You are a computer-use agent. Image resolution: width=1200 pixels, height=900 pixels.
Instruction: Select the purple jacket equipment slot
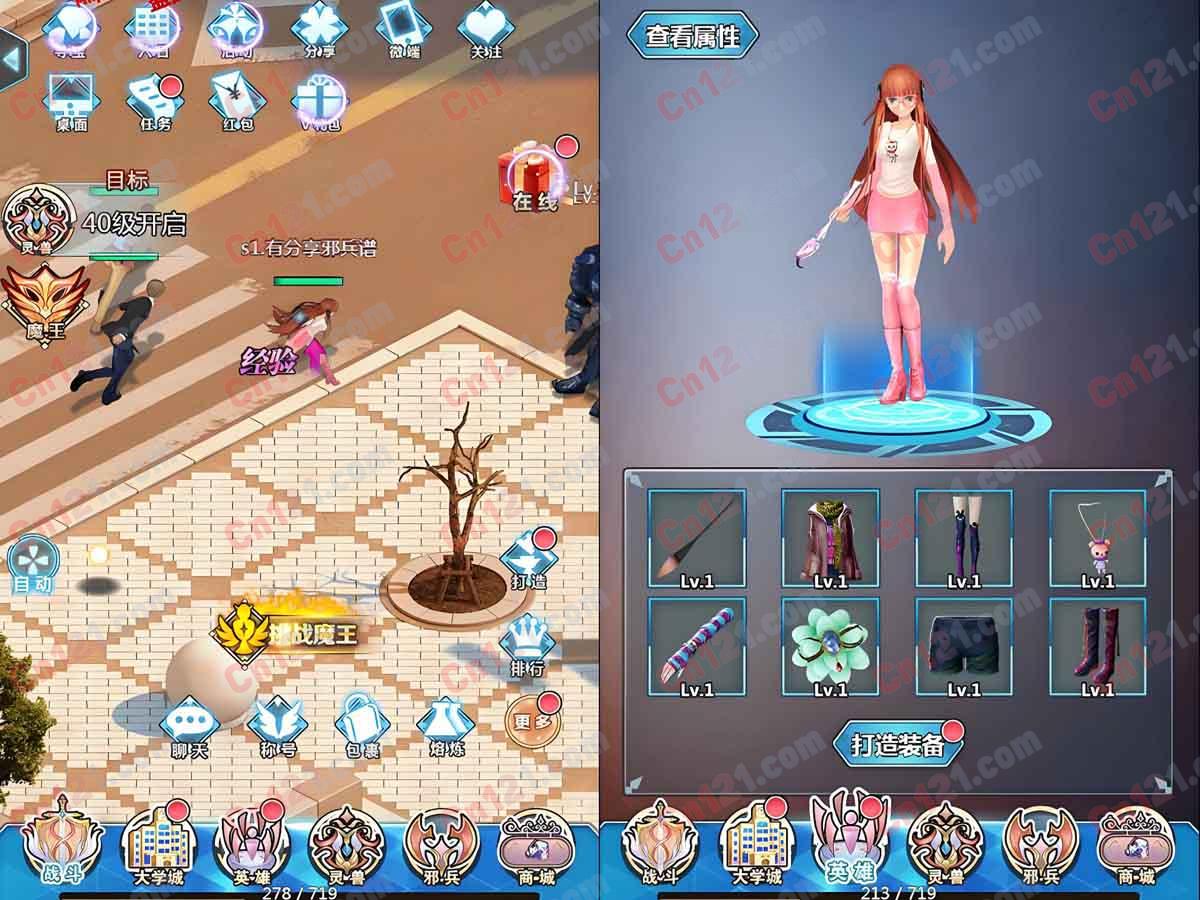point(830,537)
